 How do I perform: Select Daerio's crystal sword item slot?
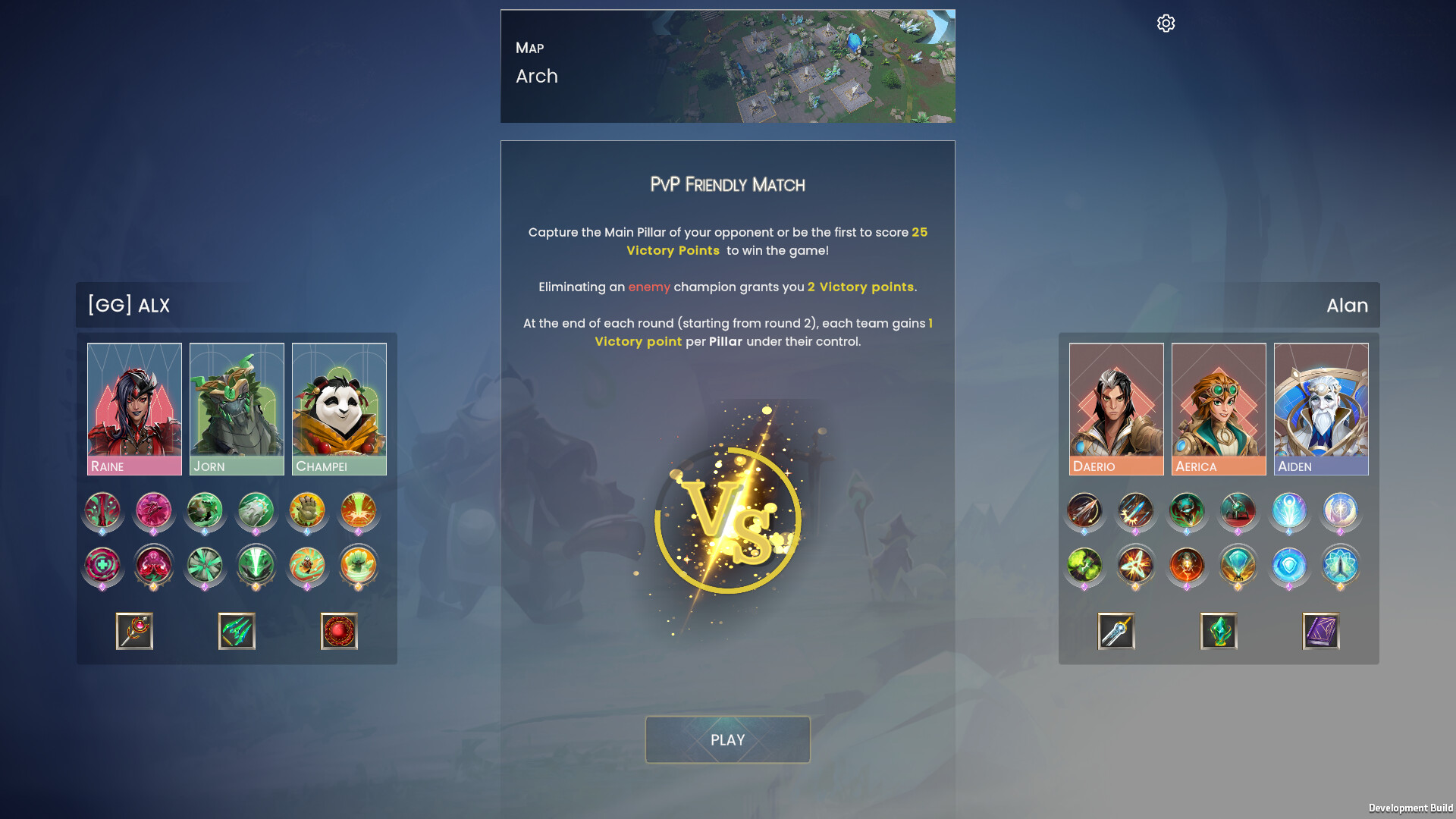coord(1115,632)
